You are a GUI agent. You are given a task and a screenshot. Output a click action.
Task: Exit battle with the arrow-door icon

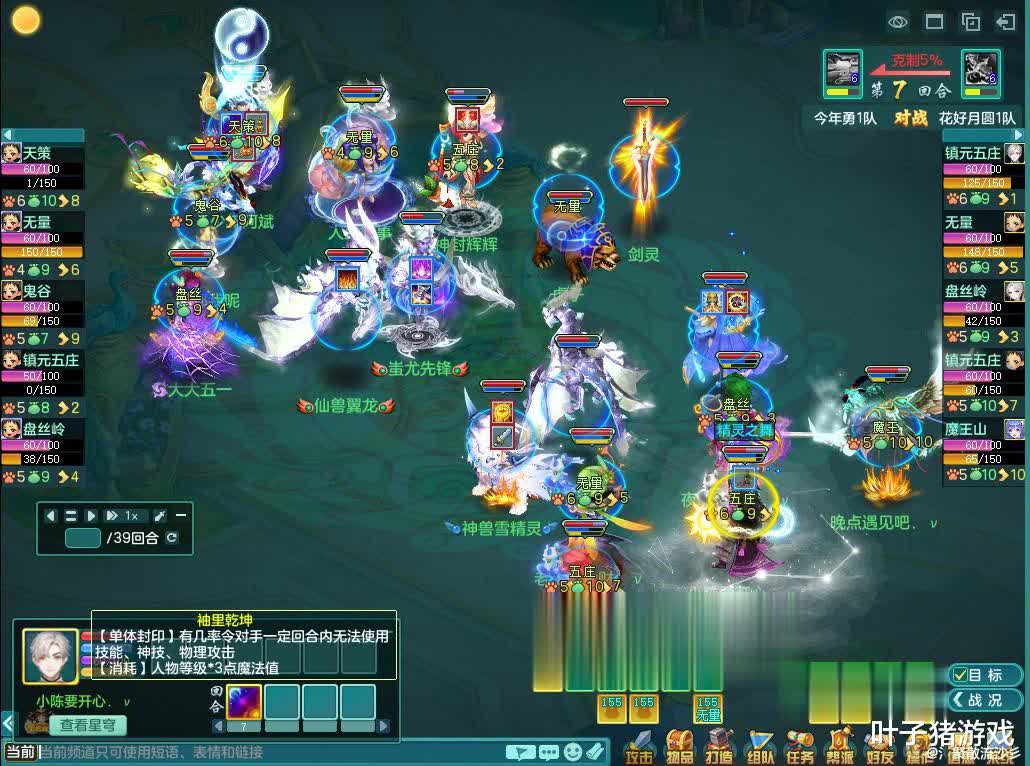[1006, 21]
